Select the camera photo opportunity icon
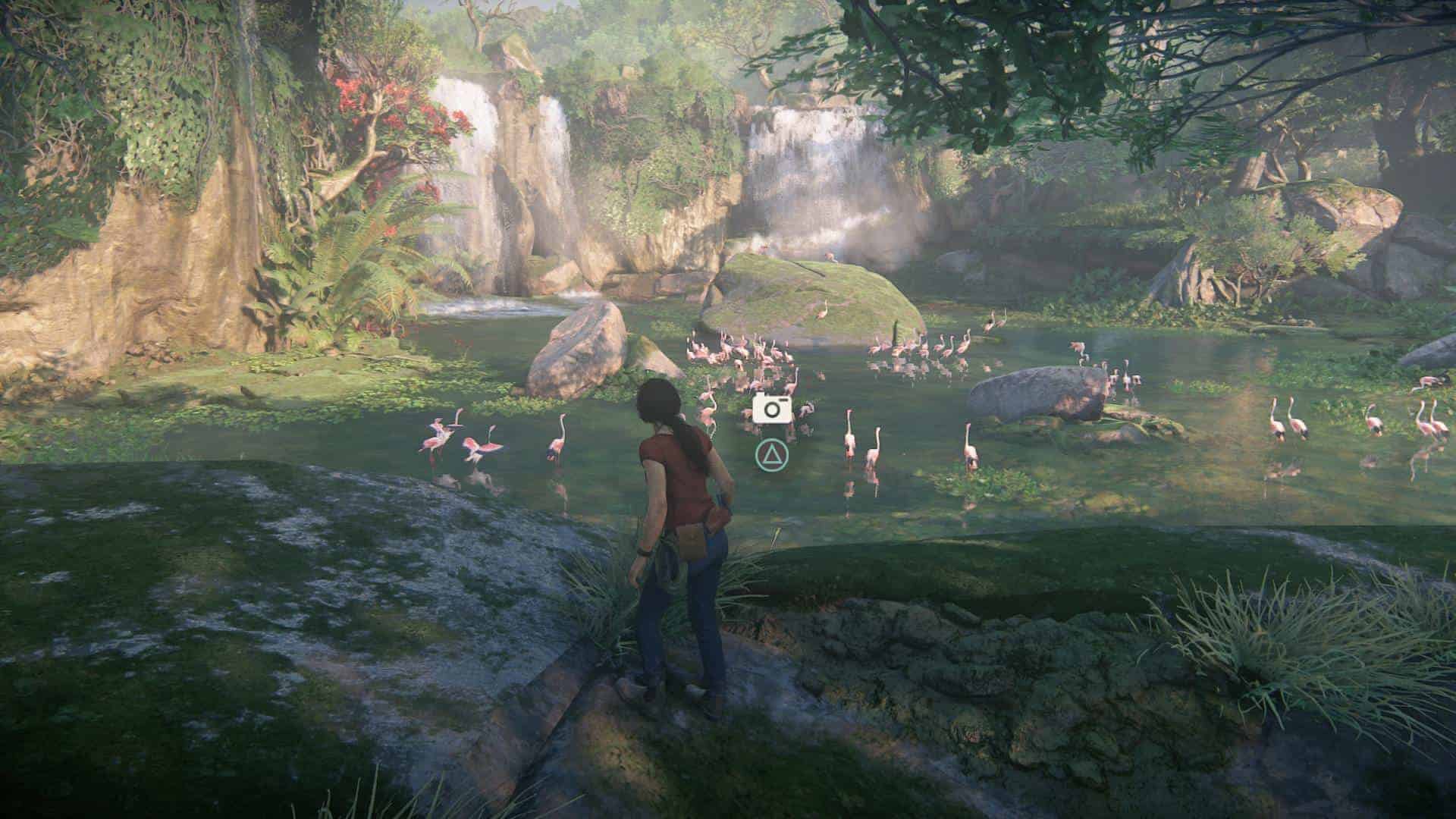This screenshot has width=1456, height=819. 772,409
